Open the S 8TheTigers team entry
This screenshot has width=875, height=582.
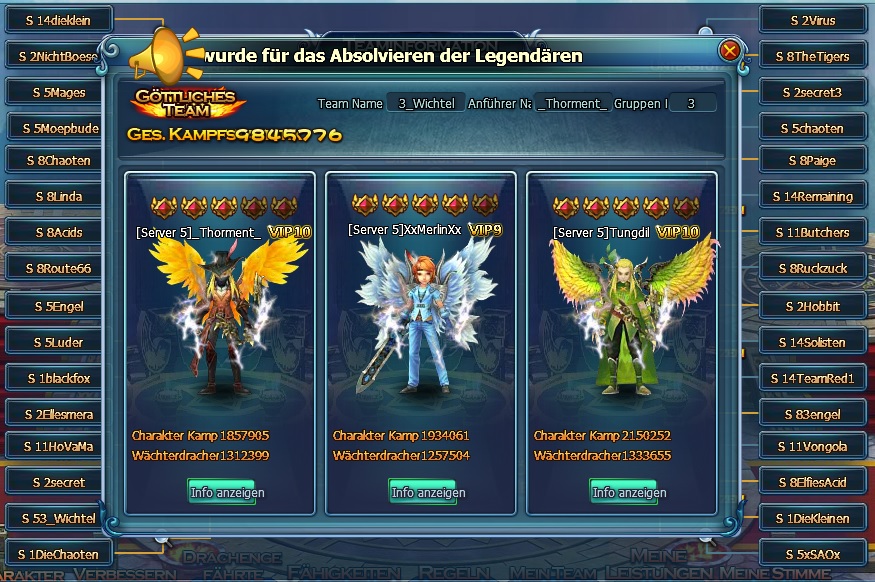(811, 57)
